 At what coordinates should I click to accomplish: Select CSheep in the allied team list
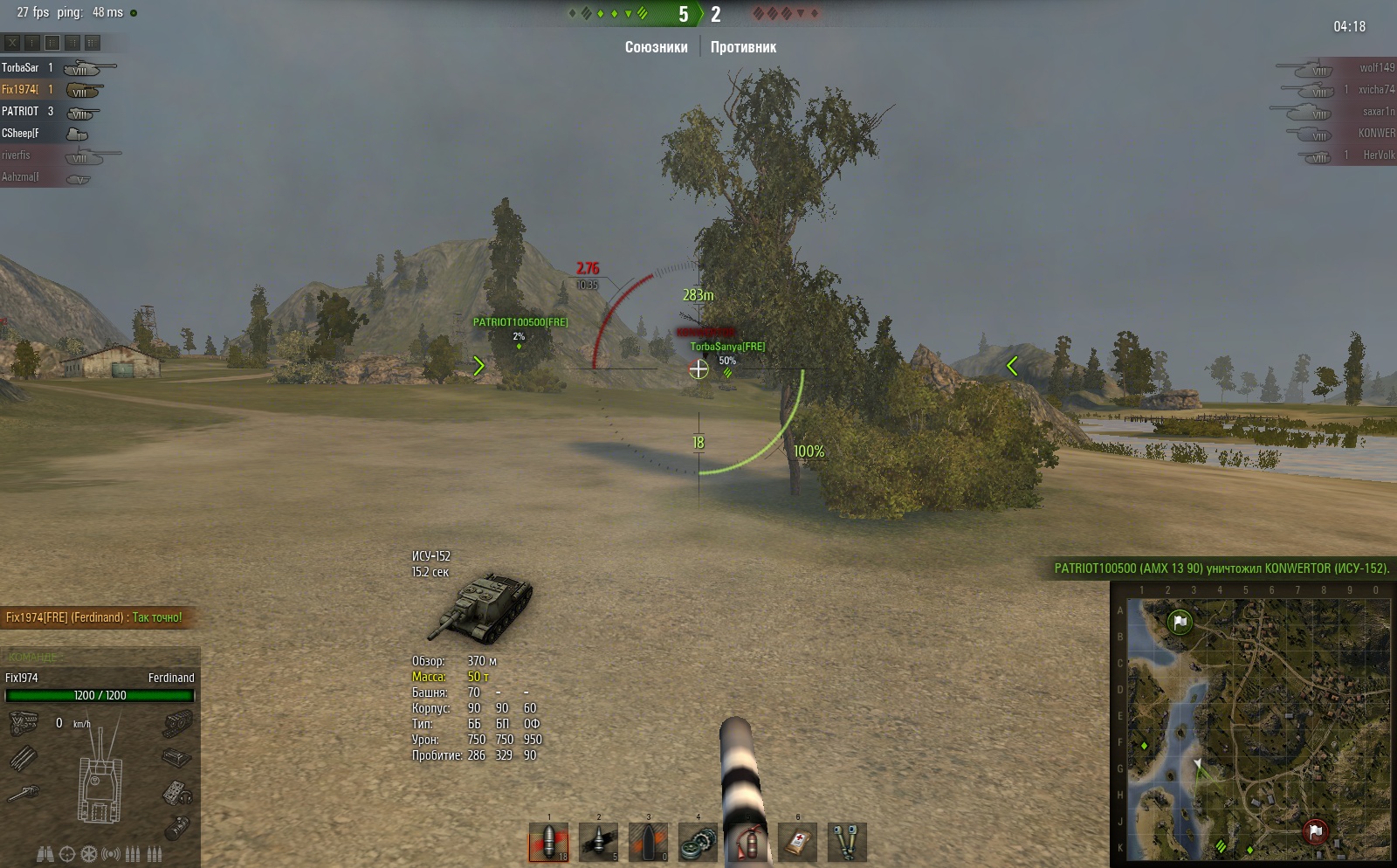(x=21, y=133)
